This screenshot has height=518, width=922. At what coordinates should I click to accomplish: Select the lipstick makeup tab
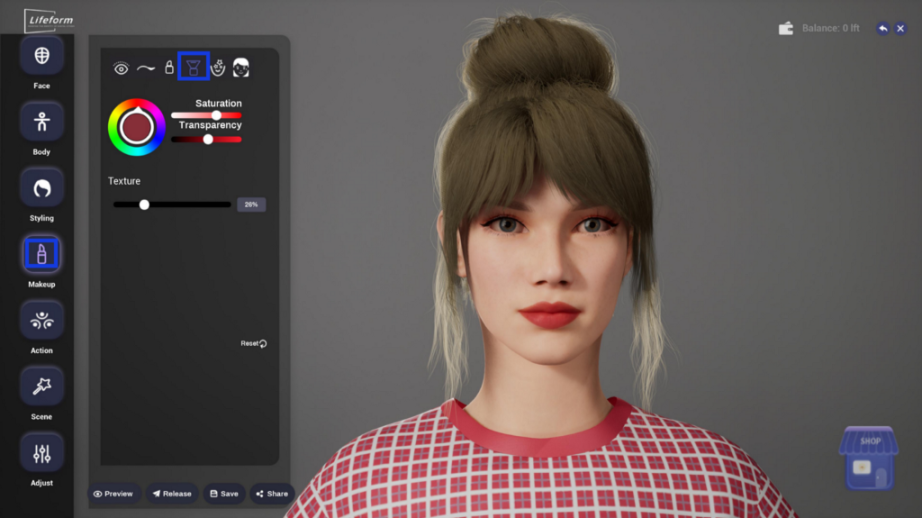pyautogui.click(x=169, y=68)
